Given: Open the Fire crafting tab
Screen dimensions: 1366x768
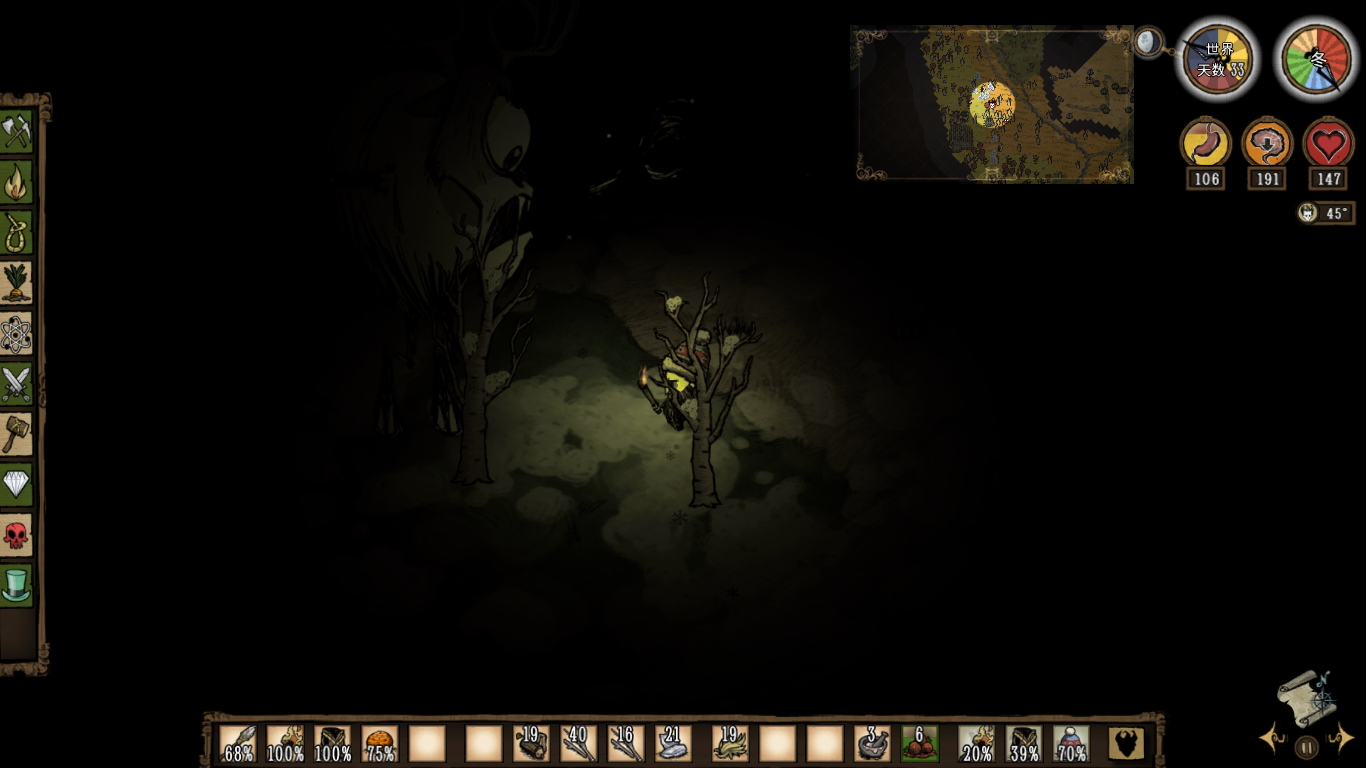Looking at the screenshot, I should click(x=17, y=182).
